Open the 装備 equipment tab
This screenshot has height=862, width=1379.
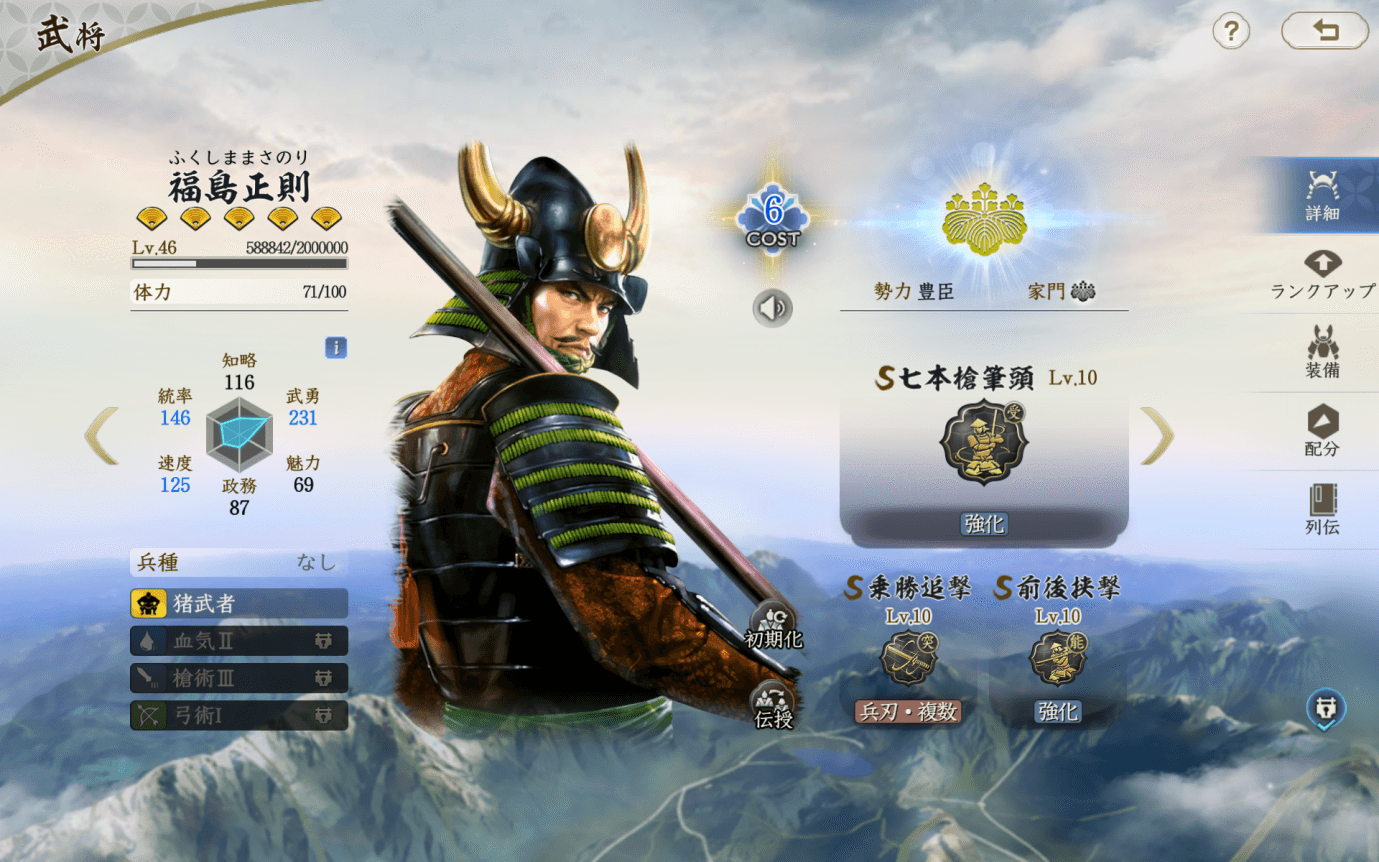click(1322, 352)
